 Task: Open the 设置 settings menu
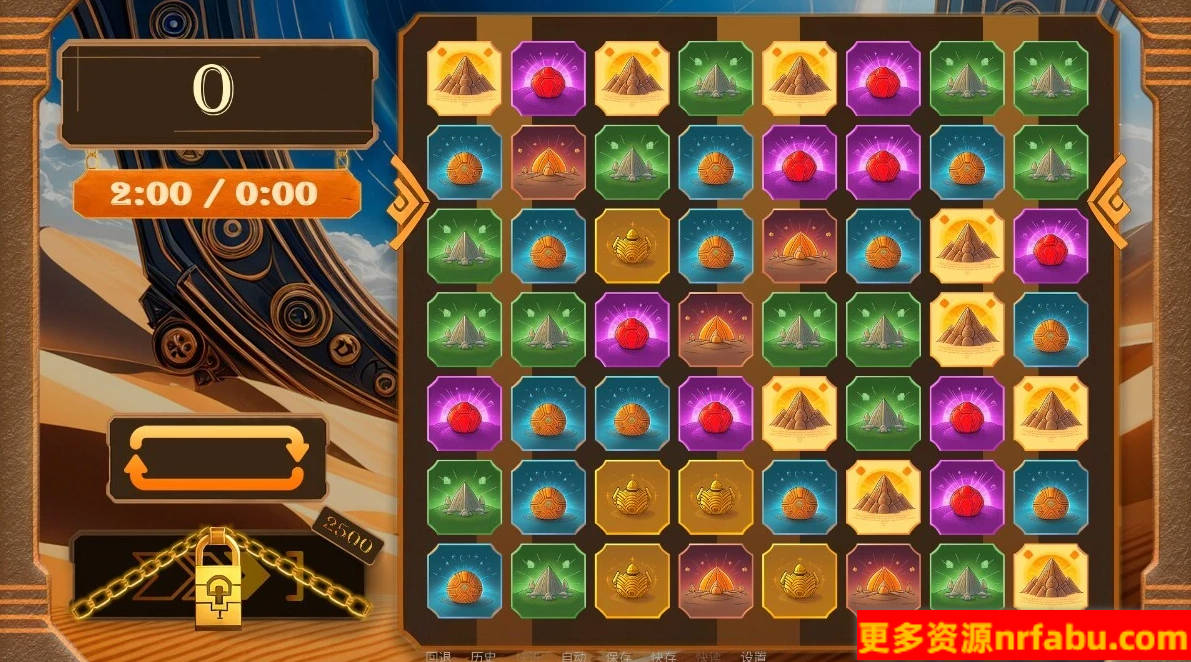[x=753, y=657]
